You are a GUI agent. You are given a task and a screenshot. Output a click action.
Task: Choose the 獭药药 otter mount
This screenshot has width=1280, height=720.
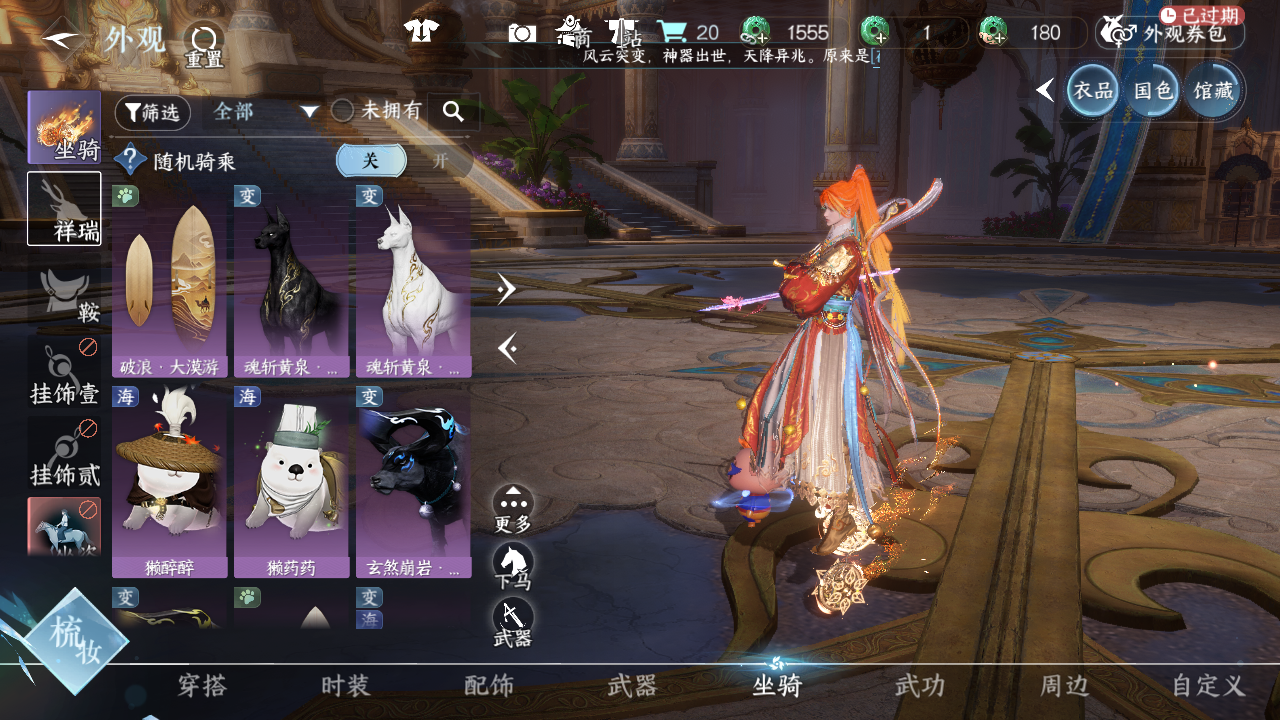pos(291,480)
